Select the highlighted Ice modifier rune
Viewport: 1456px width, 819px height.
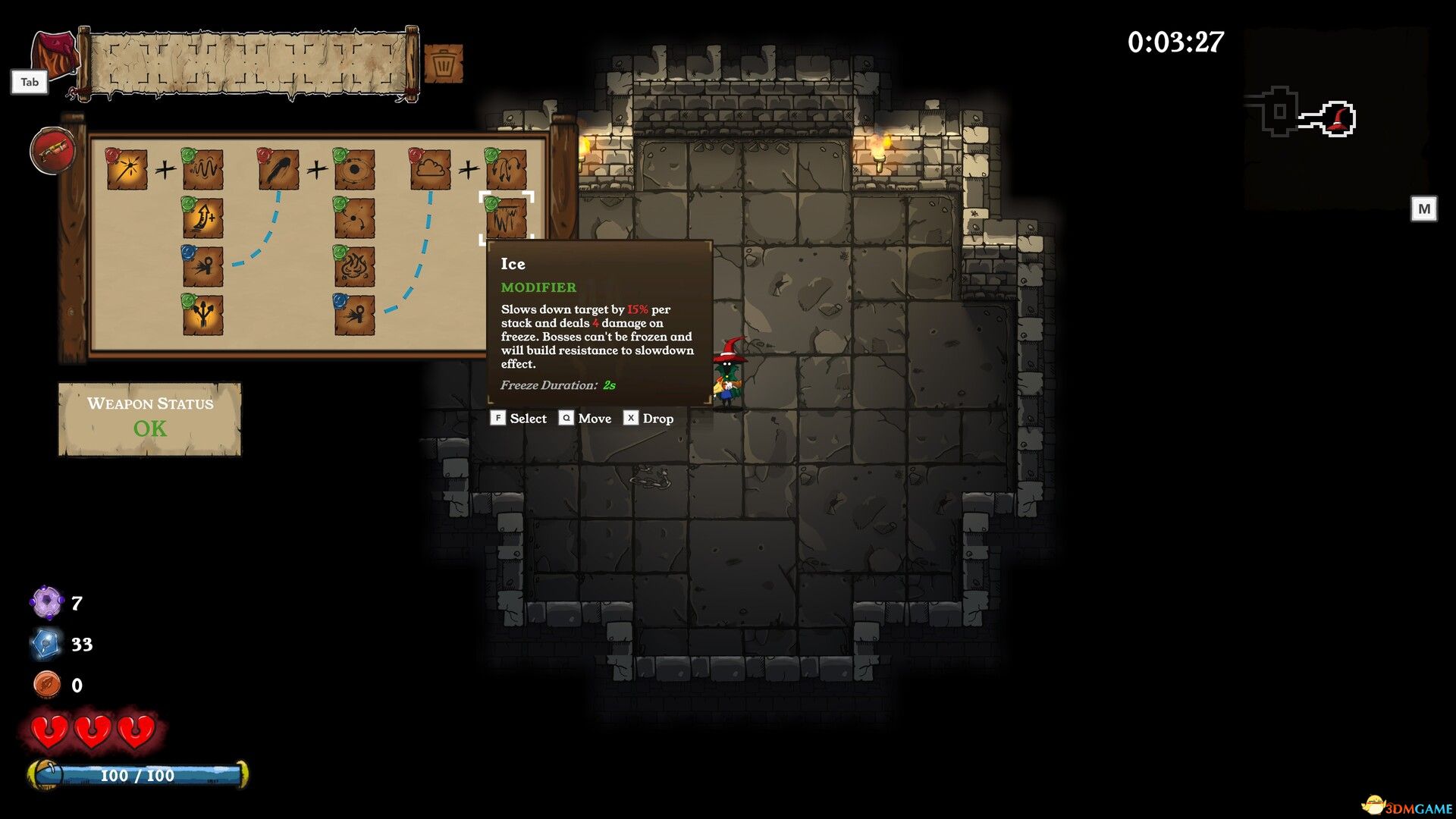[506, 217]
